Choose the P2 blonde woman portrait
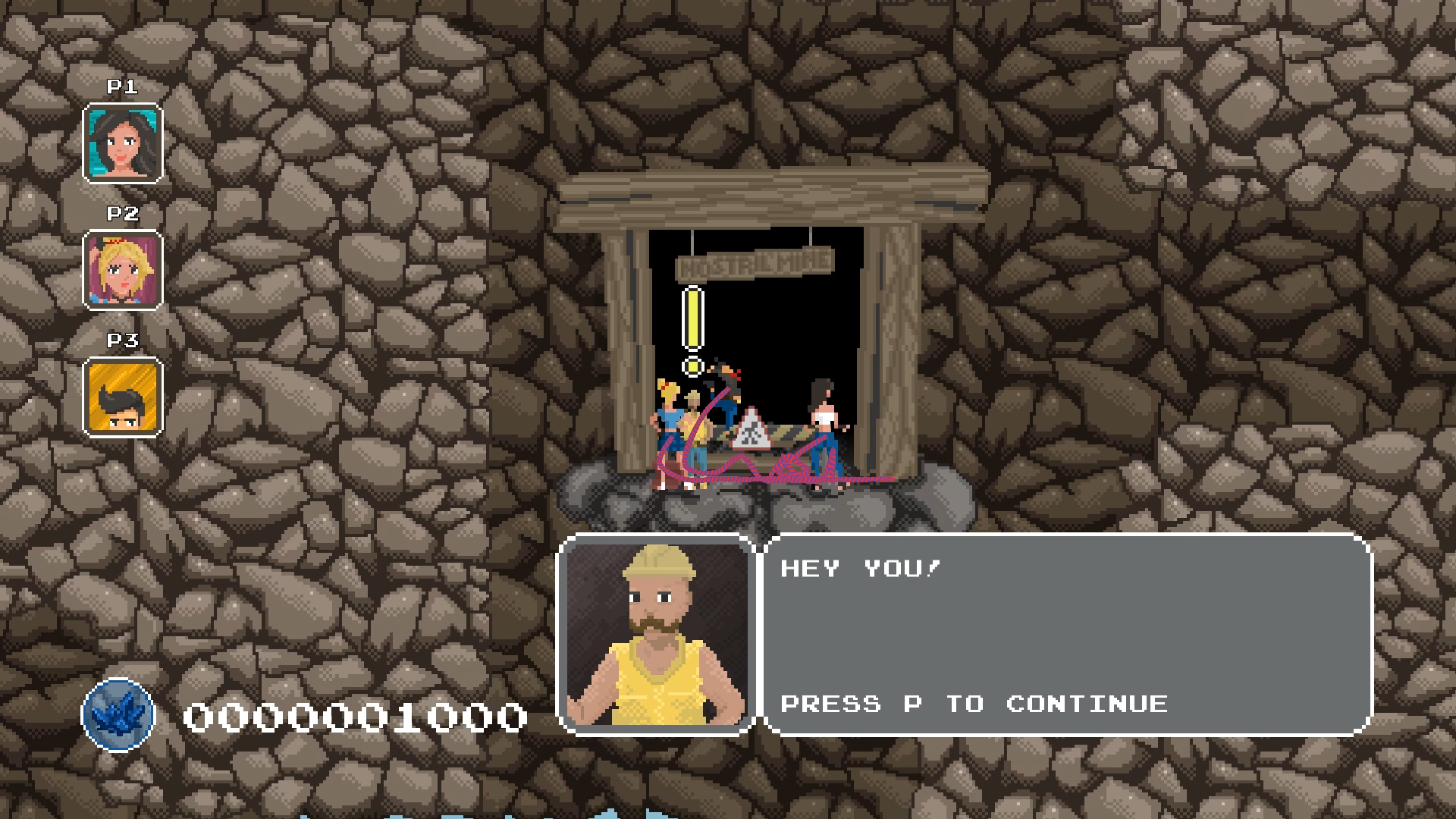 [x=122, y=271]
